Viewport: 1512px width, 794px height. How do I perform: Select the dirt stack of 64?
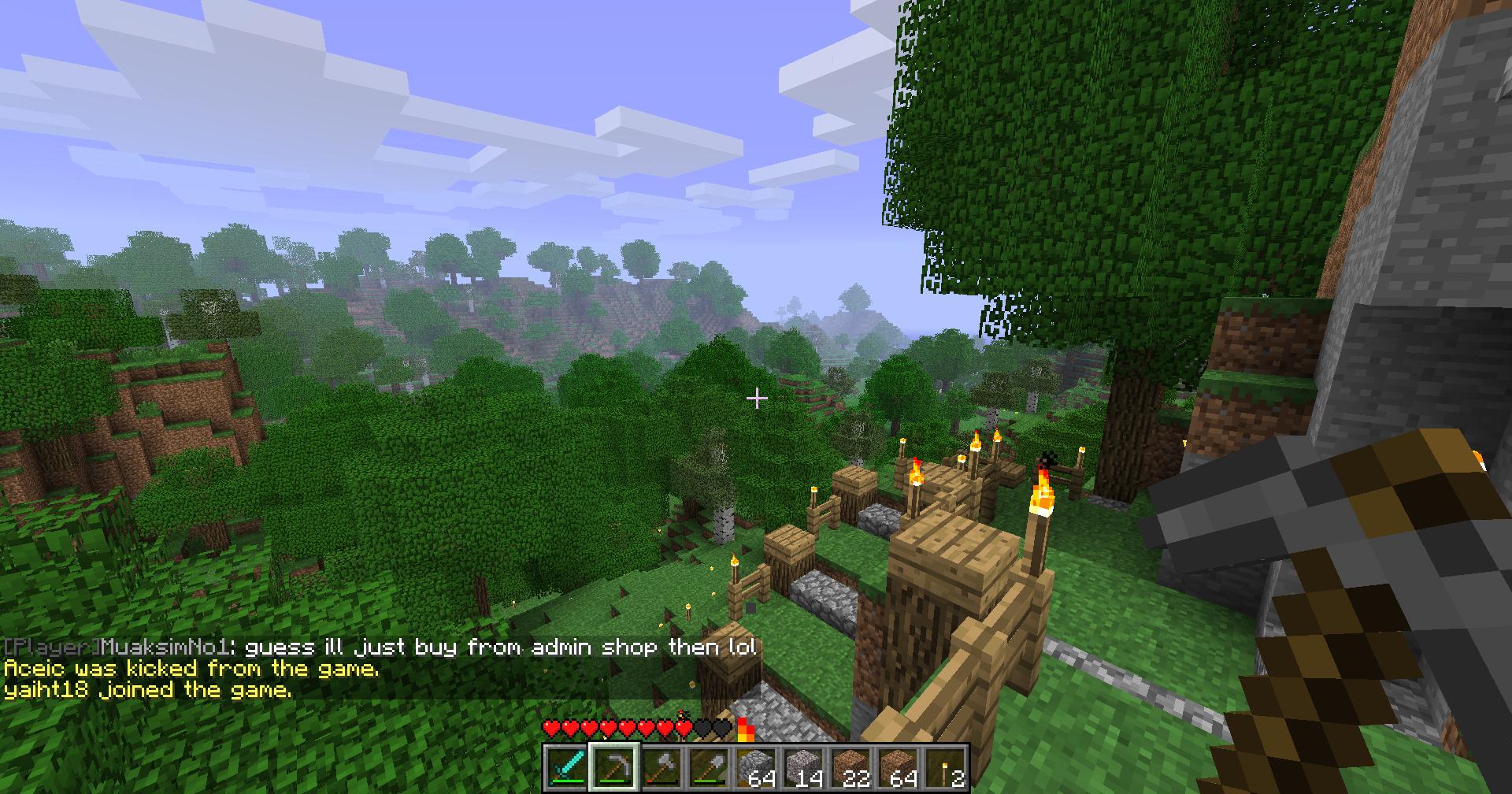tap(898, 767)
